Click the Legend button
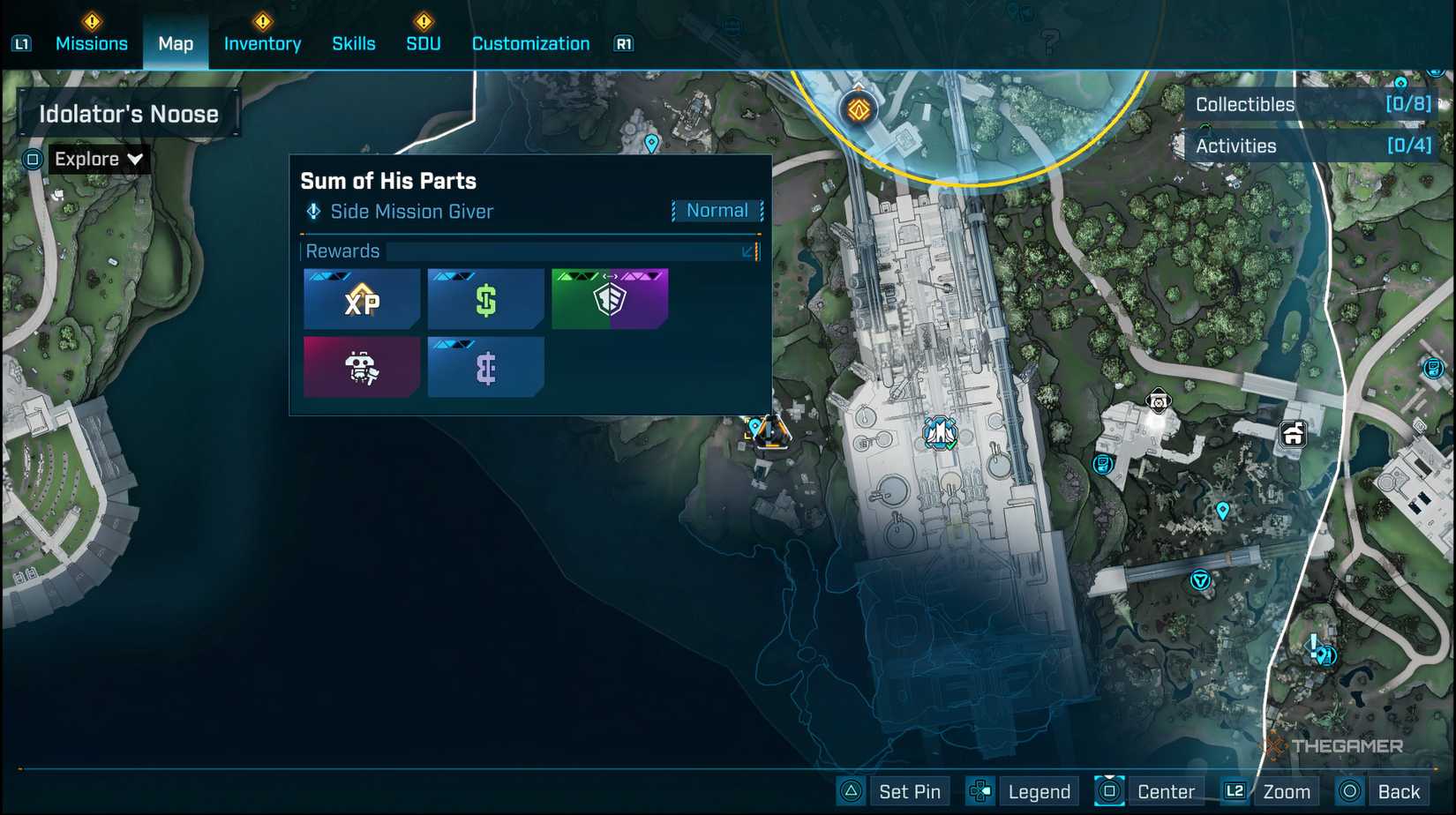Image resolution: width=1456 pixels, height=815 pixels. pyautogui.click(x=1039, y=791)
